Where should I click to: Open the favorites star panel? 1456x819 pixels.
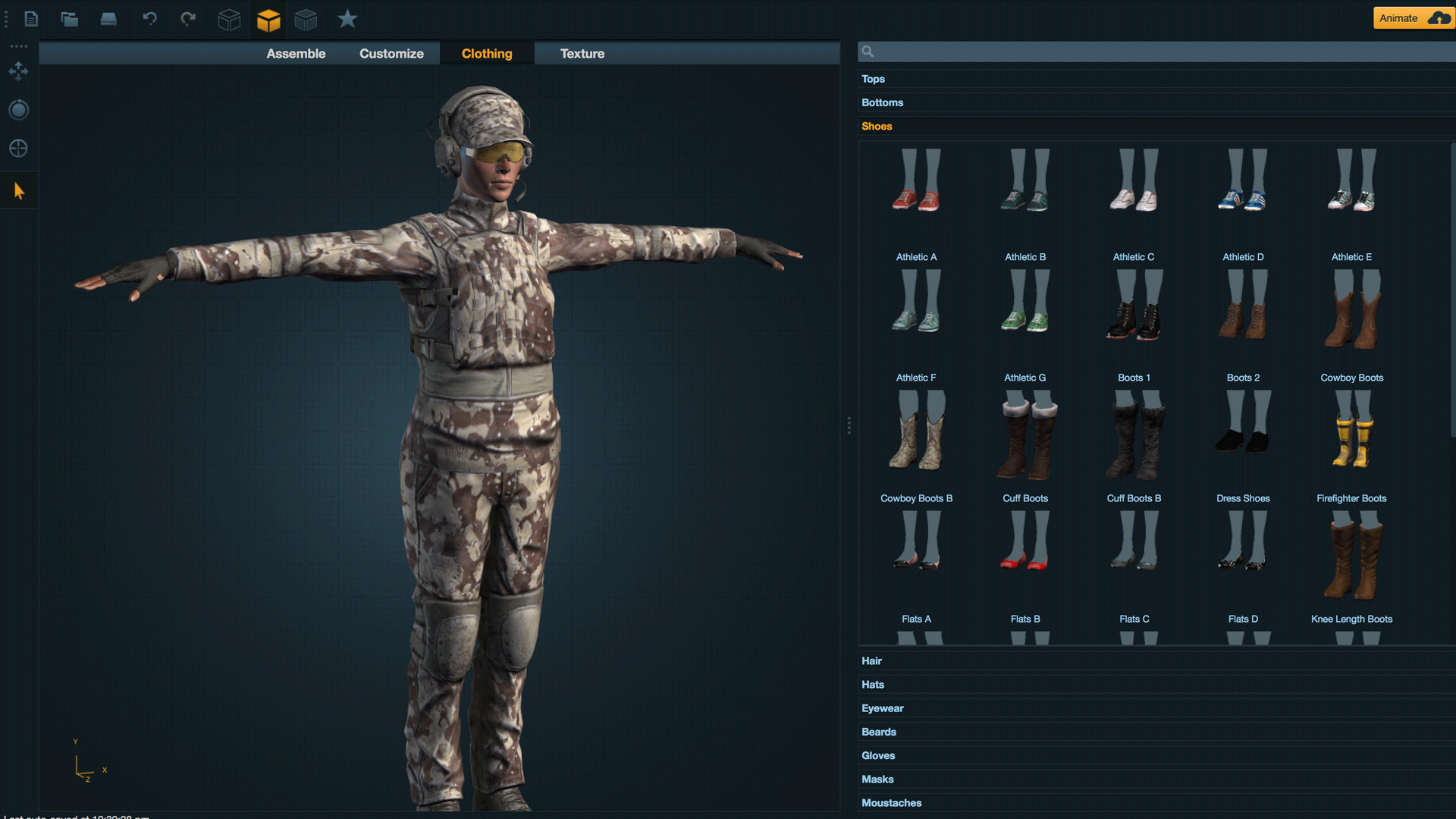click(347, 19)
